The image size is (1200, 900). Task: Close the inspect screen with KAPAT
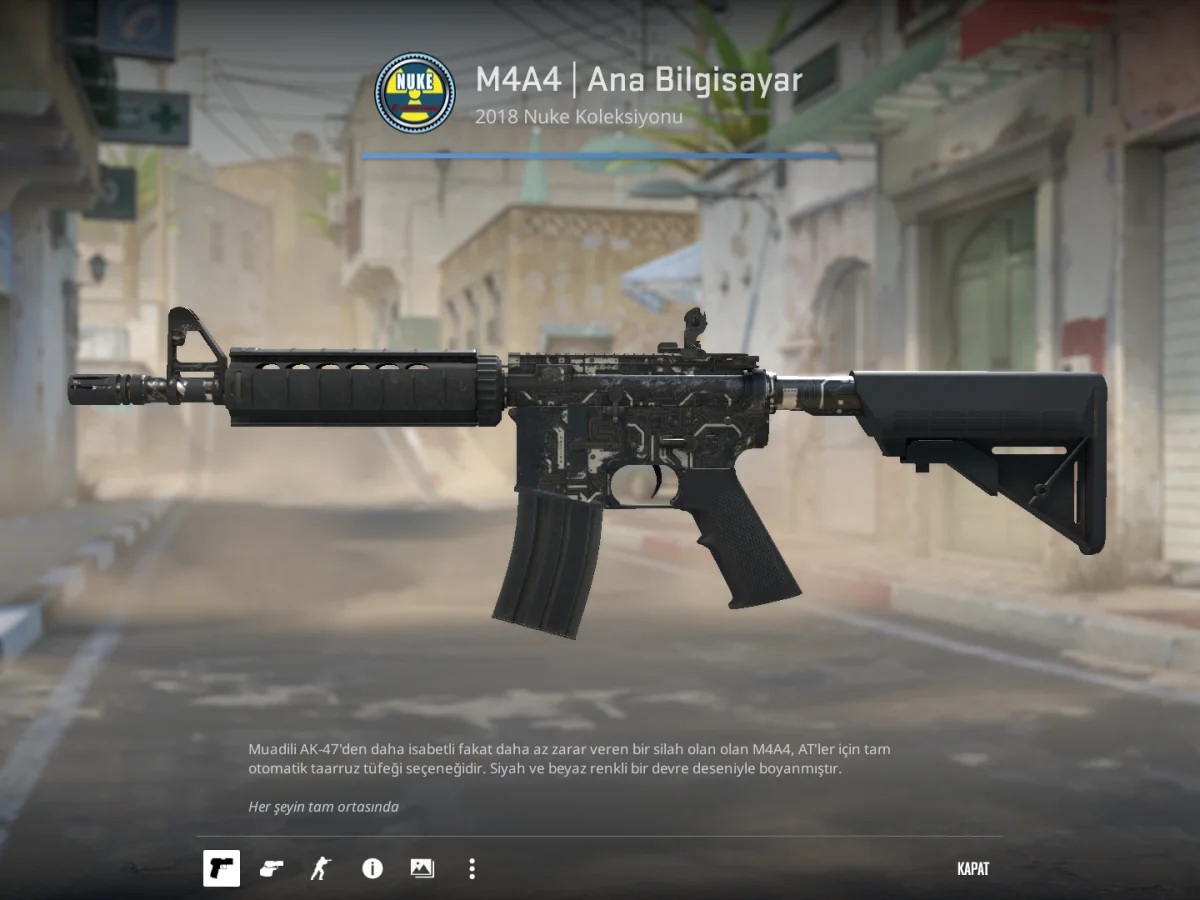pos(972,869)
